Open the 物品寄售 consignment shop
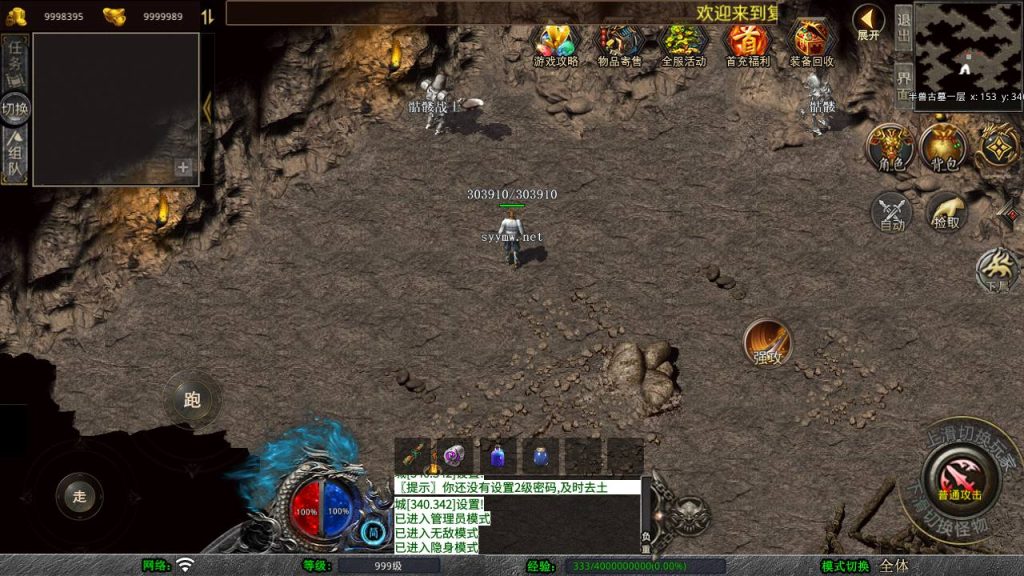The image size is (1024, 576). pyautogui.click(x=621, y=44)
